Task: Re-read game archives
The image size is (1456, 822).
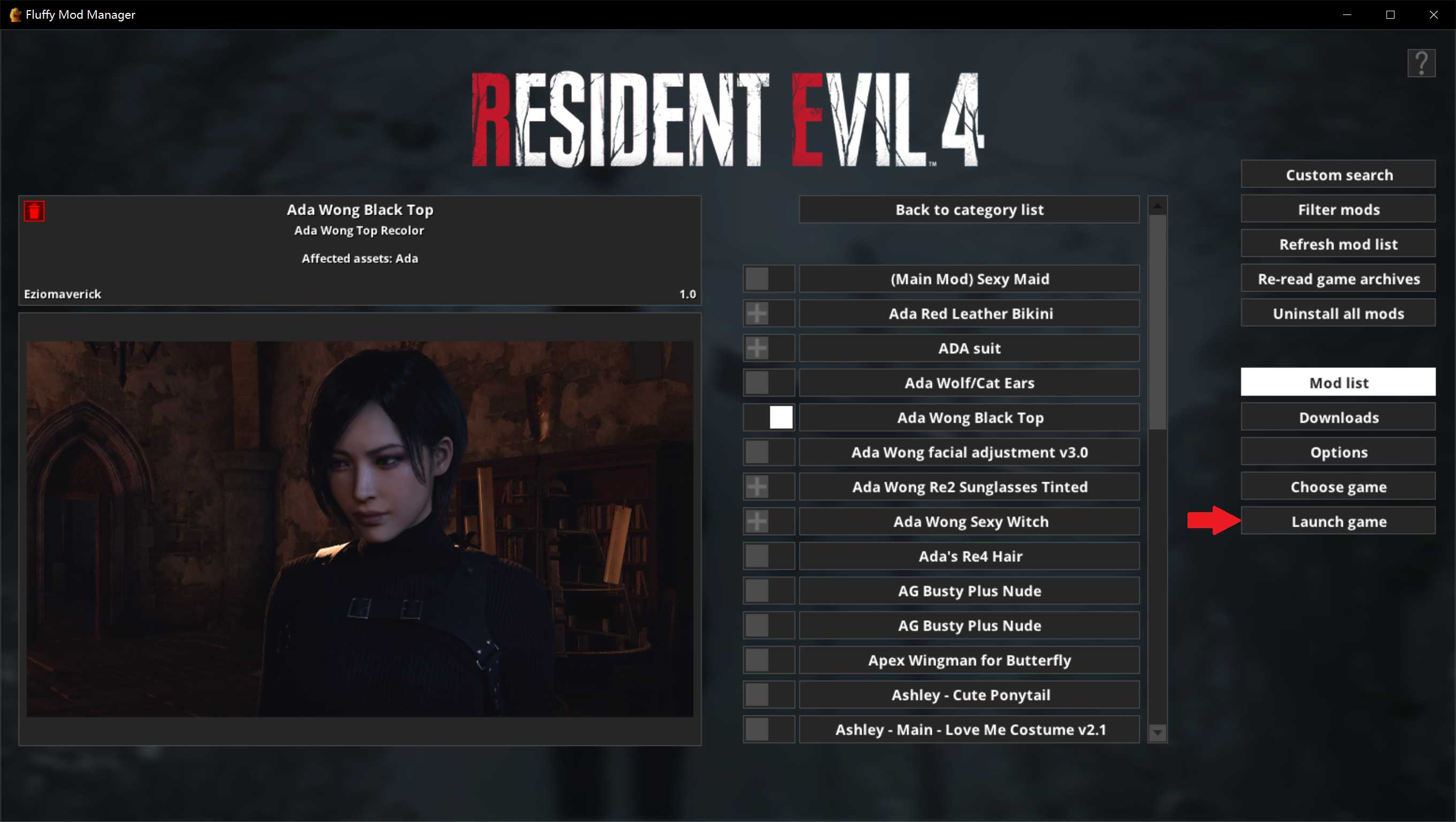Action: pos(1338,278)
